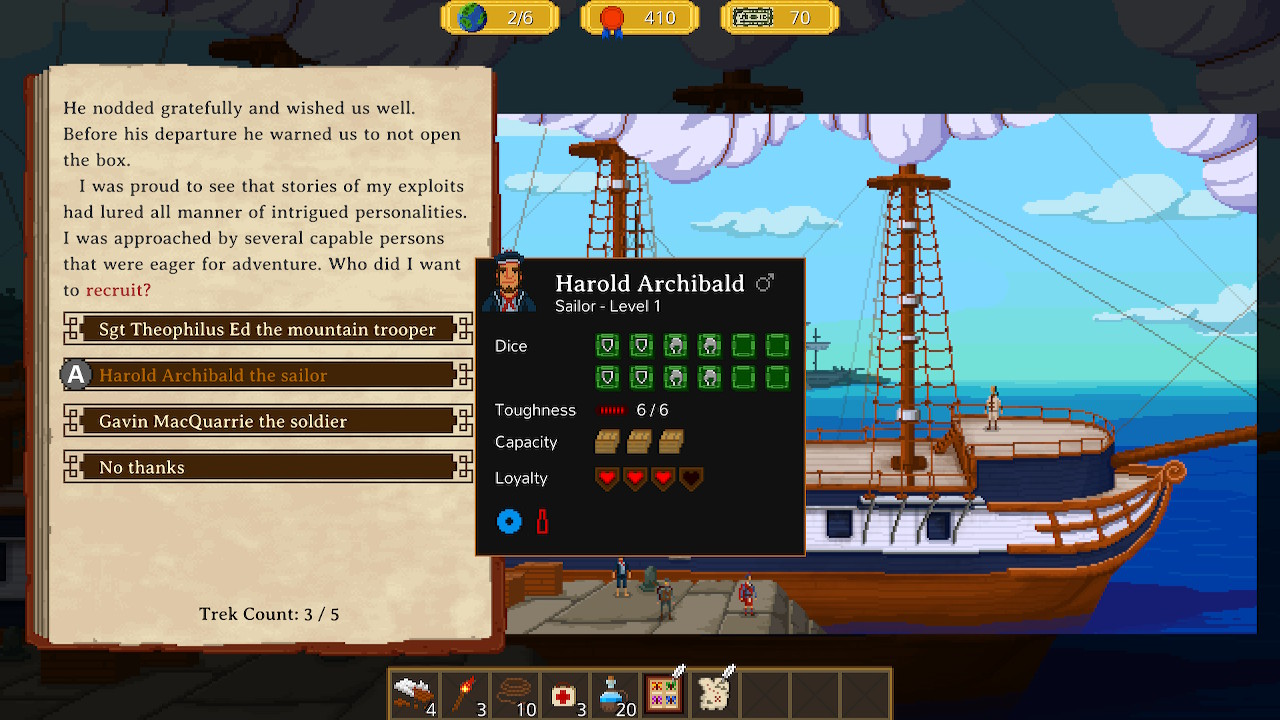Select the torch slot
The height and width of the screenshot is (720, 1280).
(x=464, y=694)
